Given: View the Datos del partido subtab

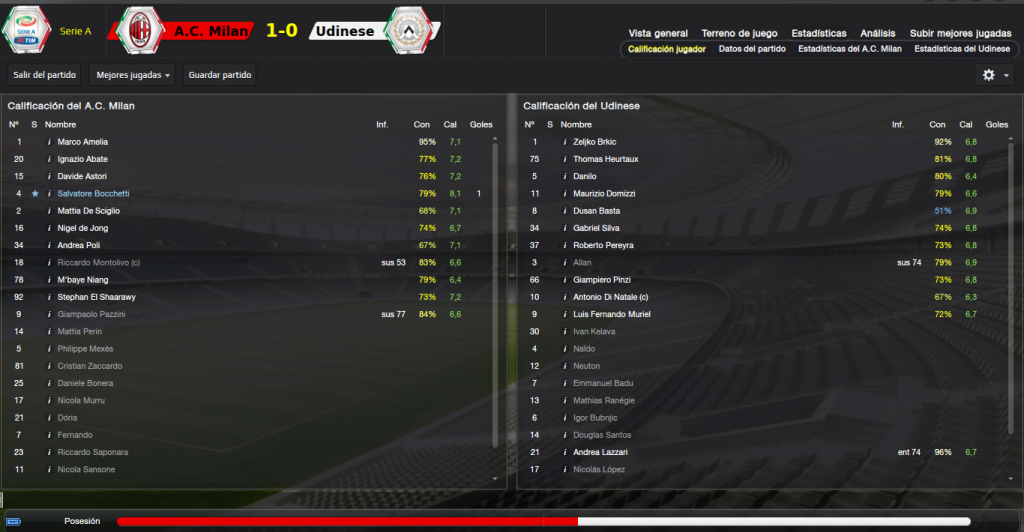Looking at the screenshot, I should click(751, 48).
